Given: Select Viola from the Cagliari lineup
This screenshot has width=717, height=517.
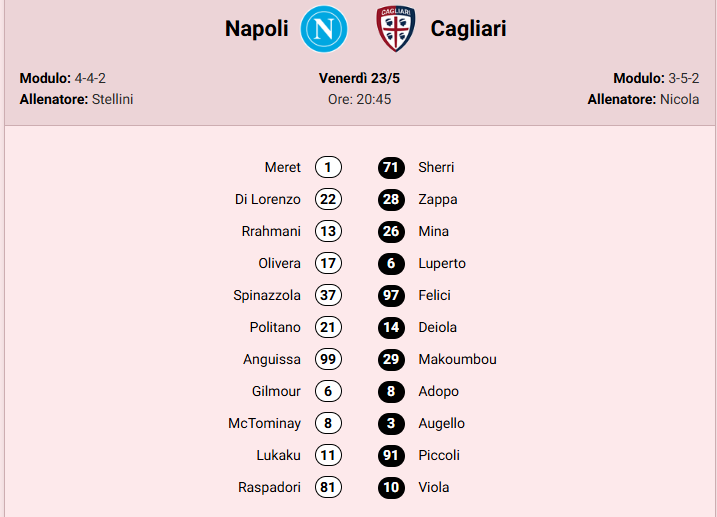Looking at the screenshot, I should coord(434,487).
